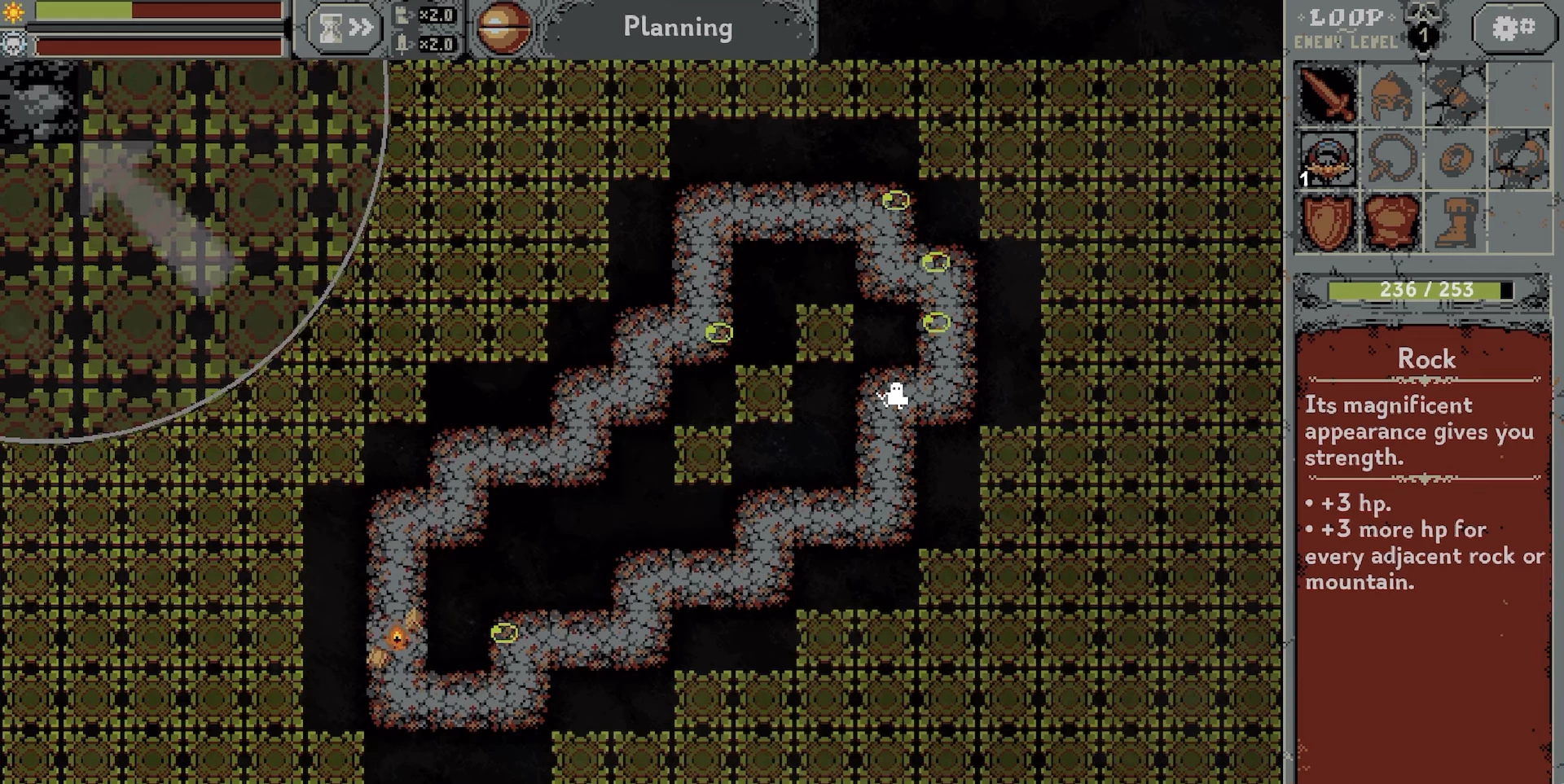
Task: Select the equipped shield slot
Action: [1327, 222]
